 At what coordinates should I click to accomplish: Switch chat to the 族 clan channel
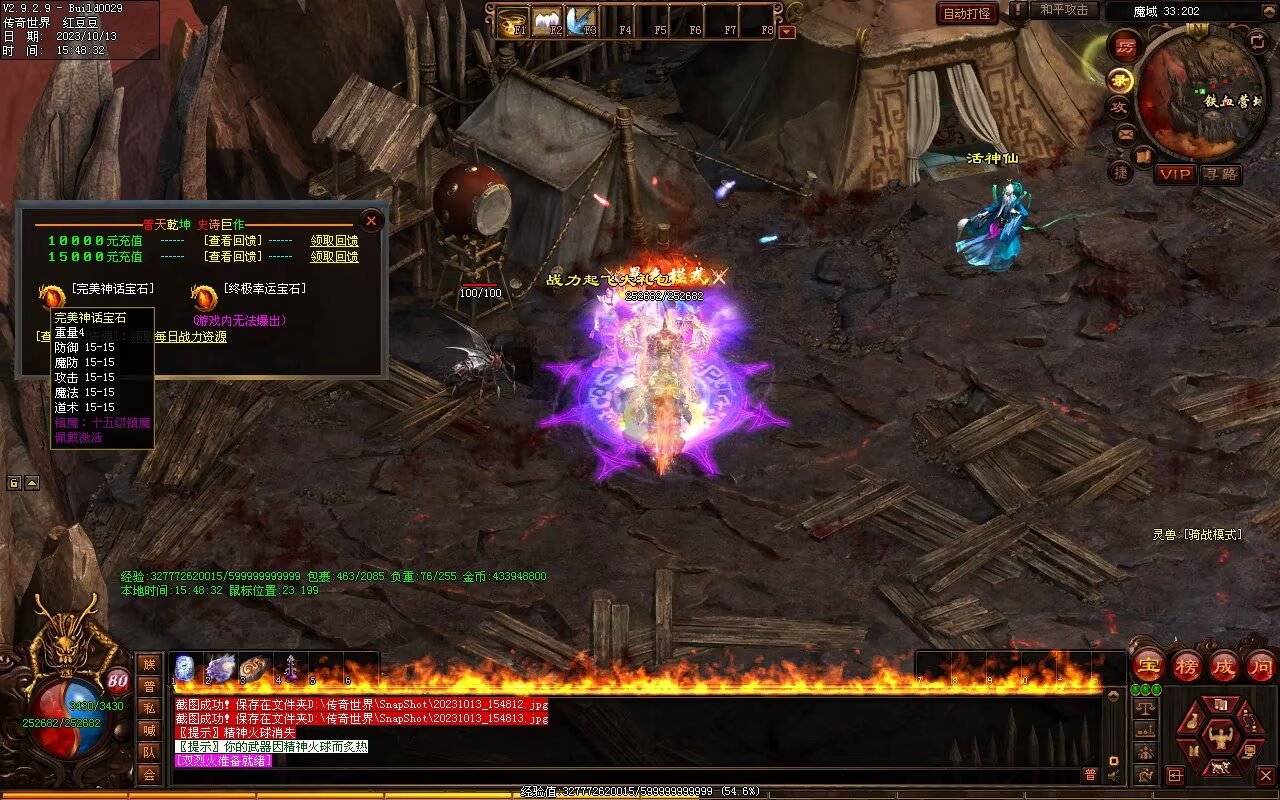[x=149, y=664]
